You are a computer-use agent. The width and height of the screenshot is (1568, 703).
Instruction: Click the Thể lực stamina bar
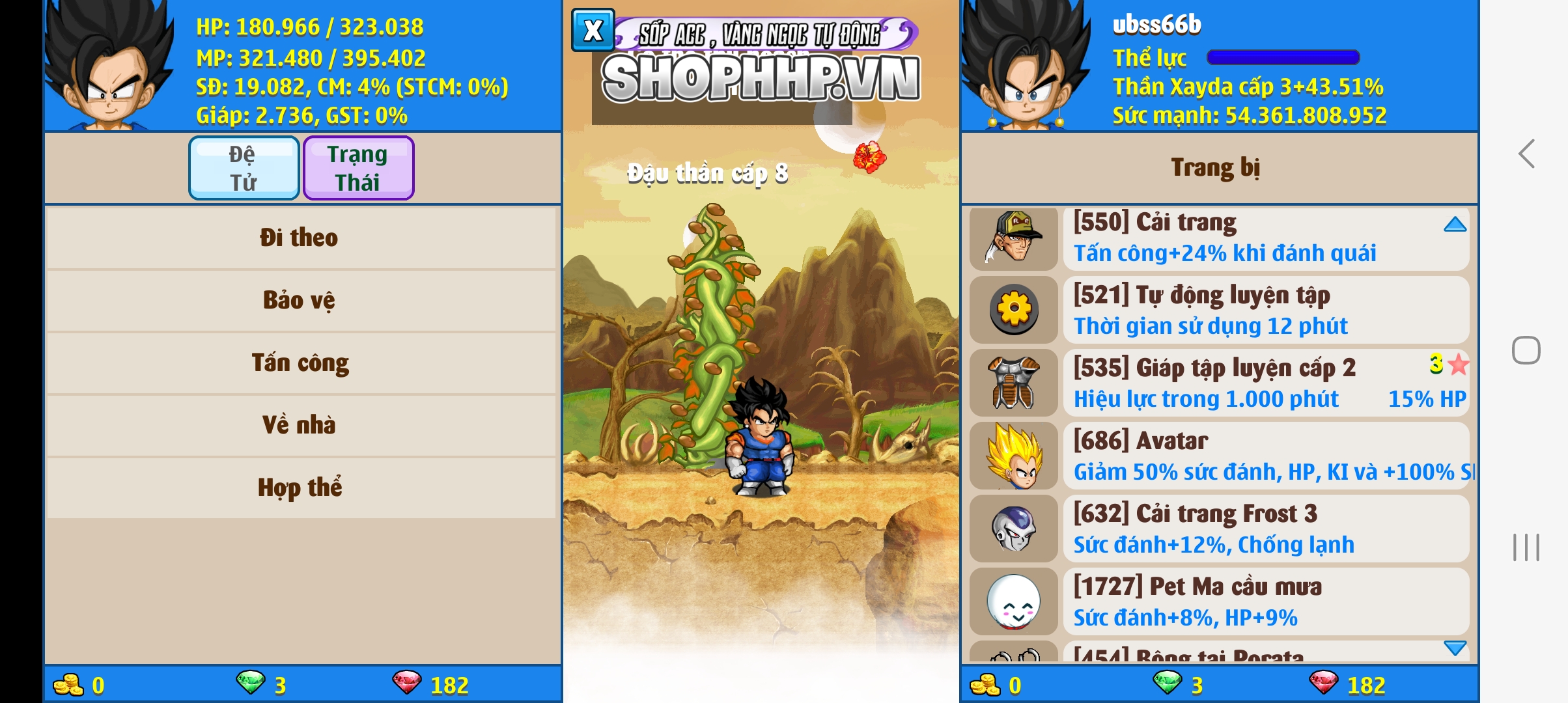tap(1283, 59)
